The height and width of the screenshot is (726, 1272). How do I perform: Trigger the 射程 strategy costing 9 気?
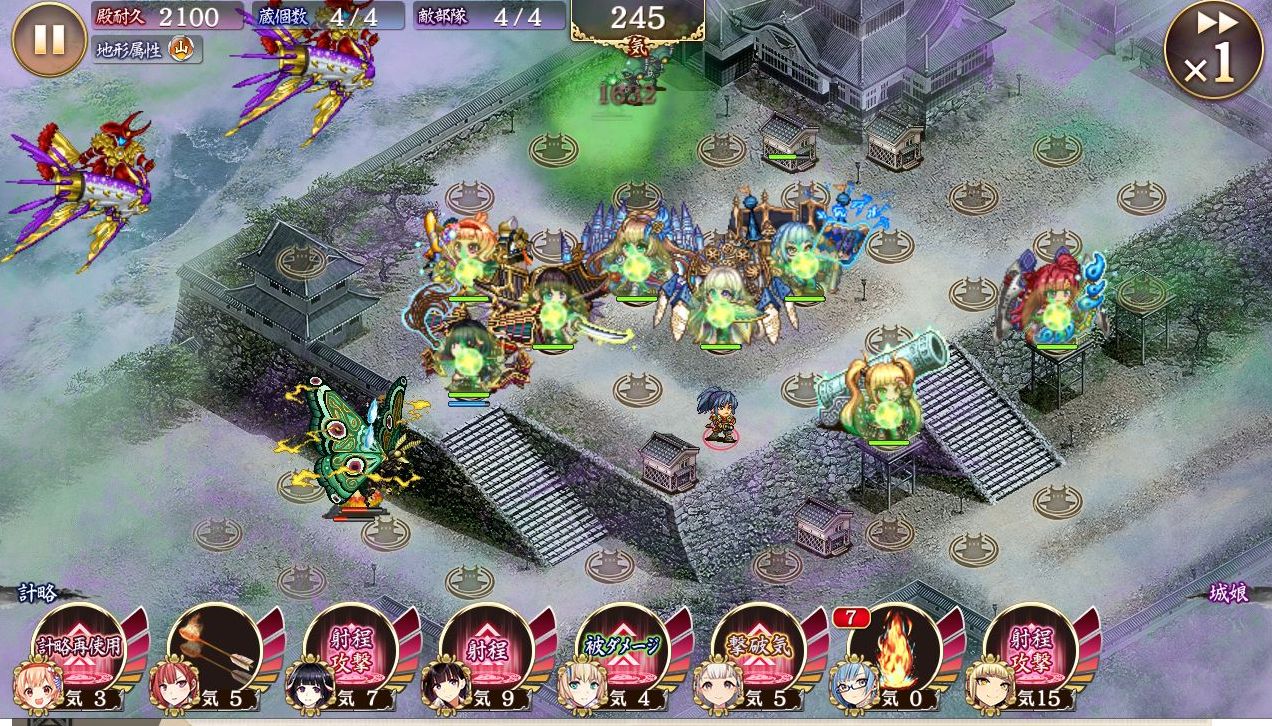coord(487,649)
